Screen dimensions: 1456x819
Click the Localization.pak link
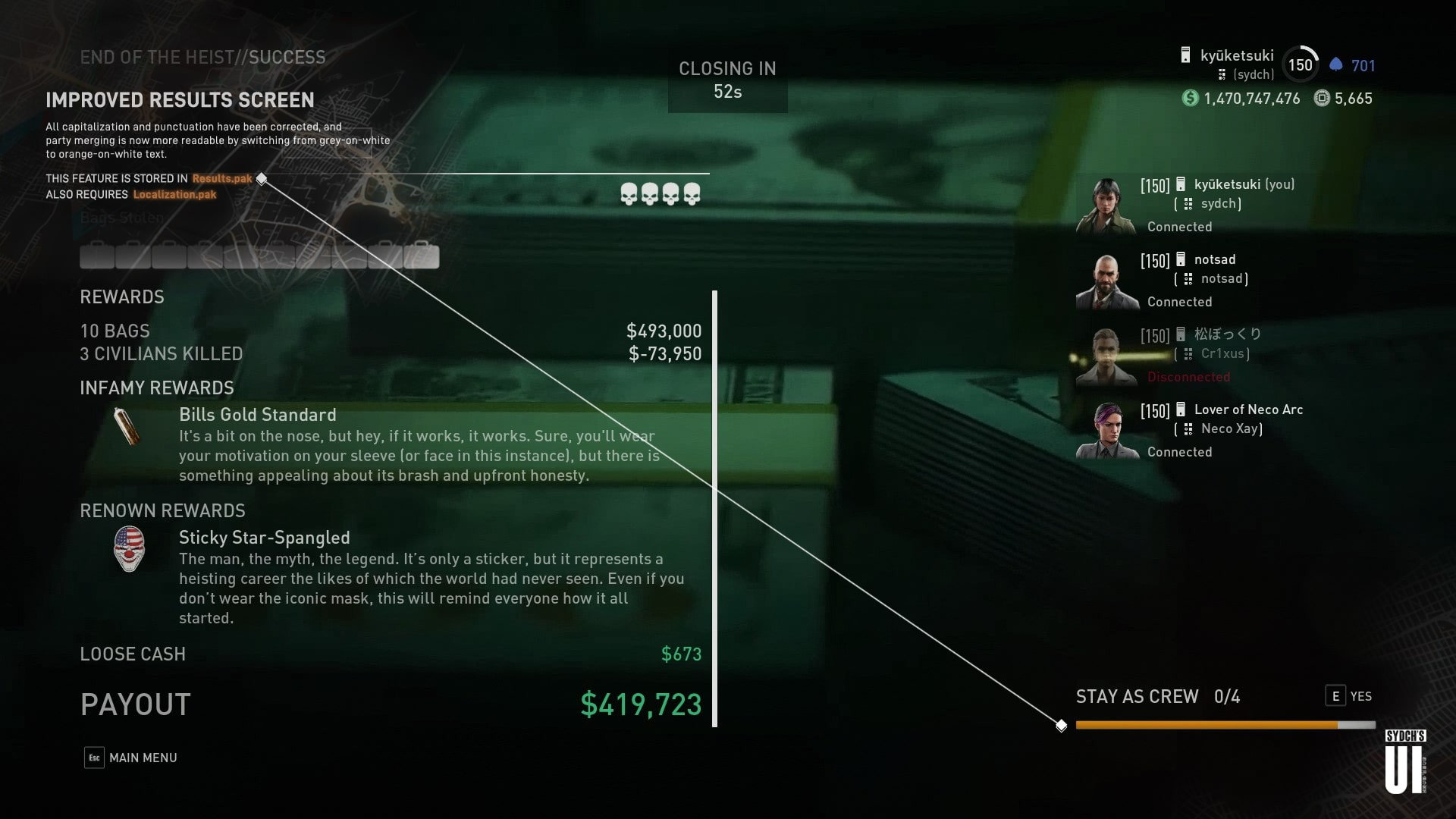pyautogui.click(x=174, y=194)
